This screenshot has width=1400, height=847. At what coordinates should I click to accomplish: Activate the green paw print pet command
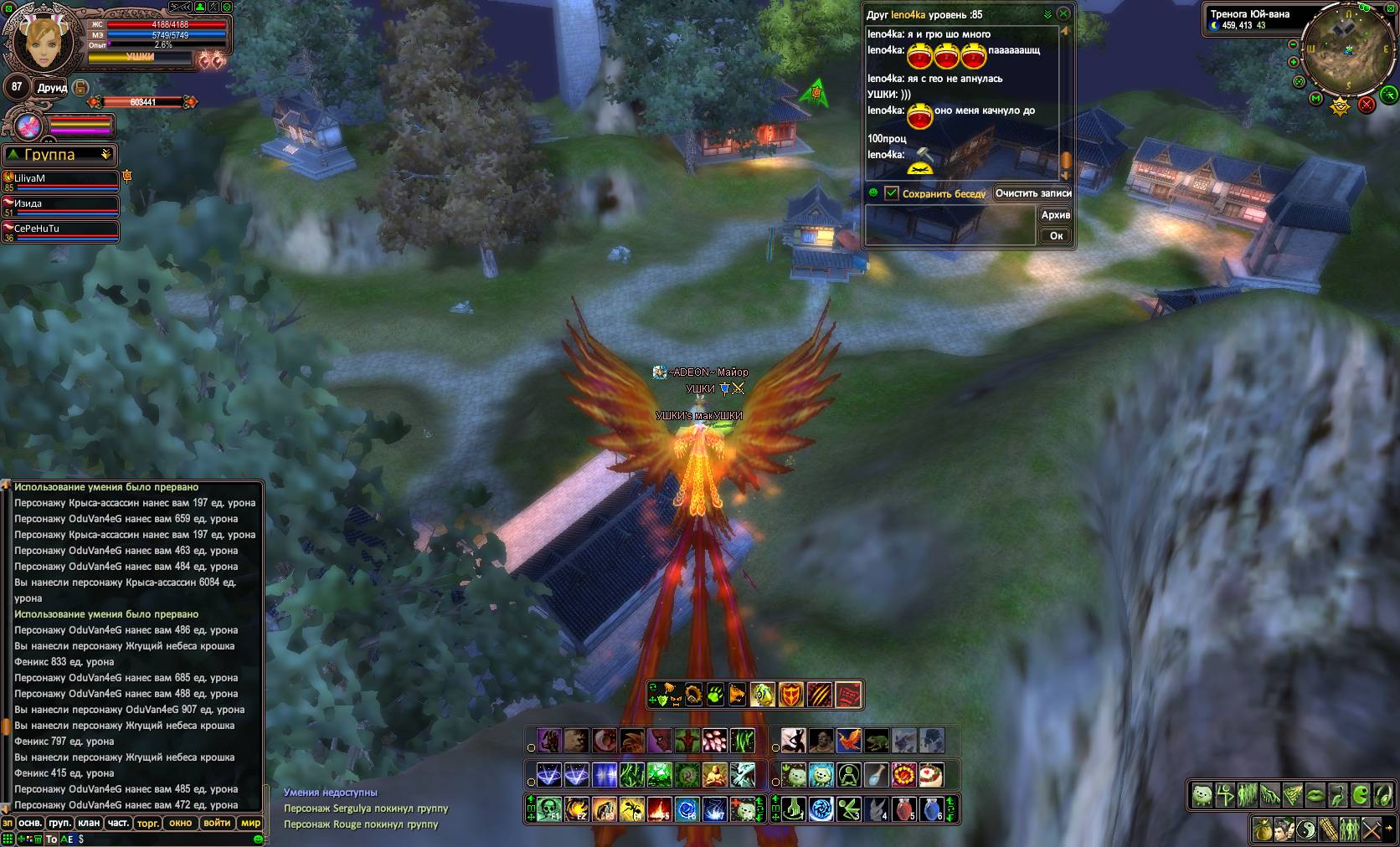pos(715,695)
